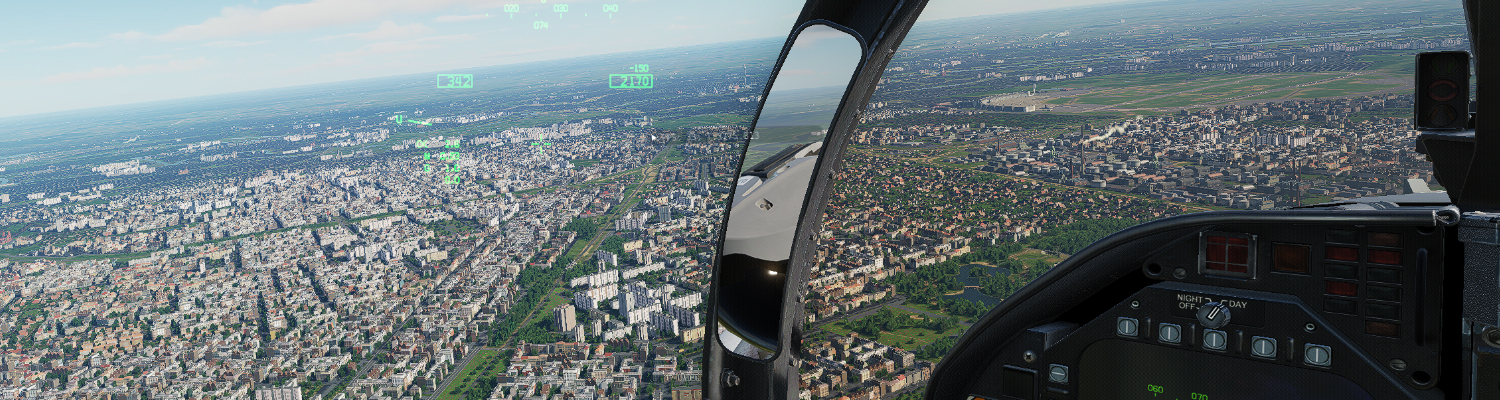Turn the NIGHT/OFF/DAY display knob
The width and height of the screenshot is (1500, 400).
(1214, 315)
